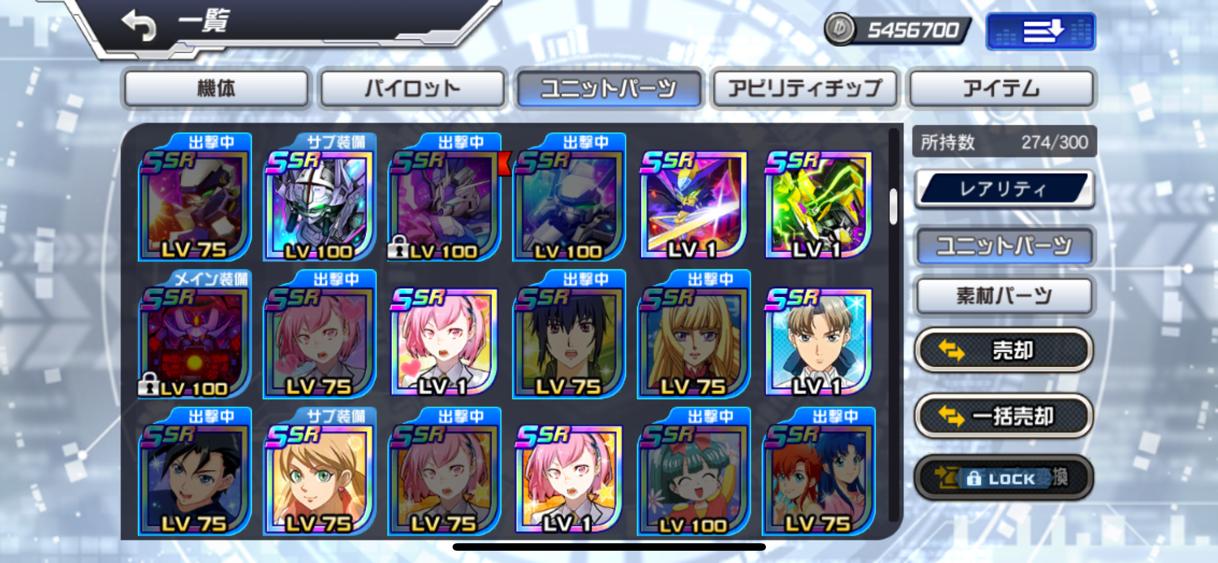Go back using the return arrow
The width and height of the screenshot is (1218, 563).
tap(139, 26)
